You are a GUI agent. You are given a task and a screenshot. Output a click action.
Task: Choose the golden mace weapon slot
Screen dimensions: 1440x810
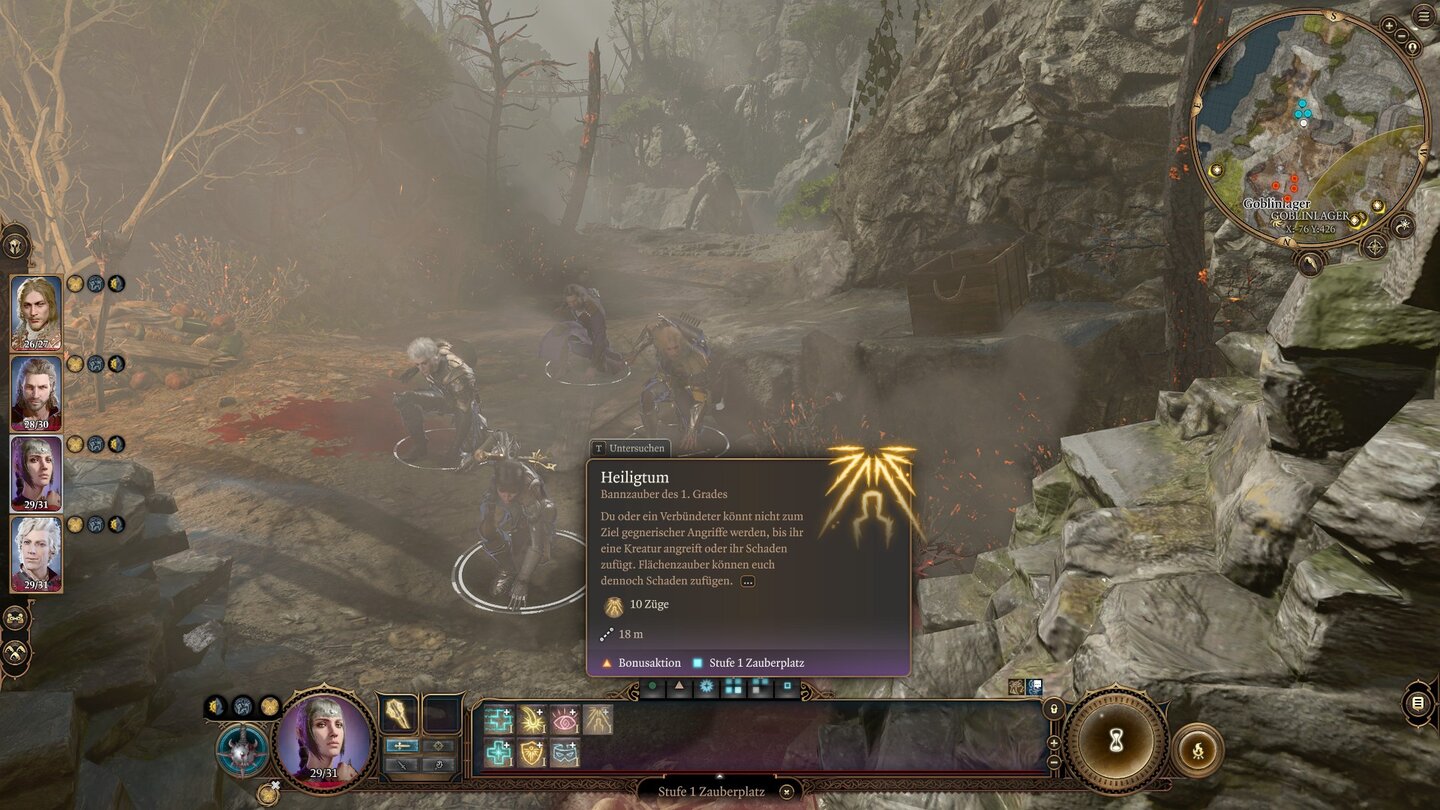pyautogui.click(x=400, y=715)
